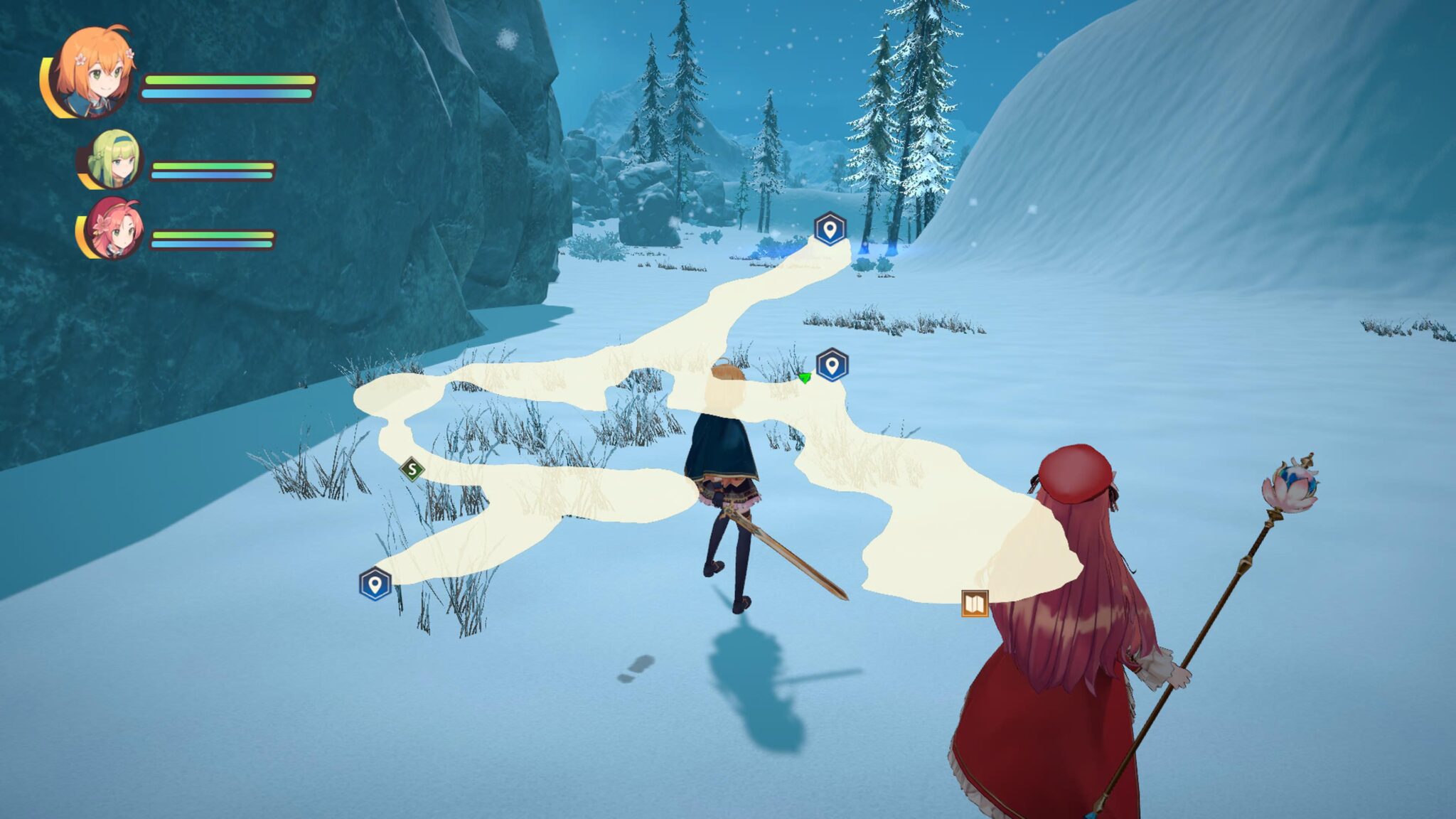Choose the green-haired party member portrait
The height and width of the screenshot is (819, 1456).
pos(114,160)
